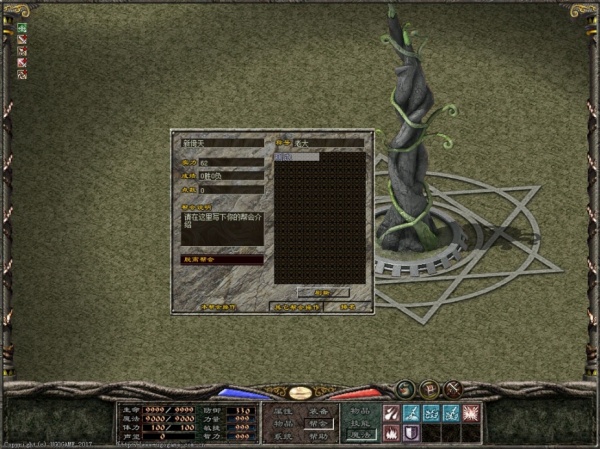Open the 帮助 help menu
The width and height of the screenshot is (600, 449).
point(317,436)
